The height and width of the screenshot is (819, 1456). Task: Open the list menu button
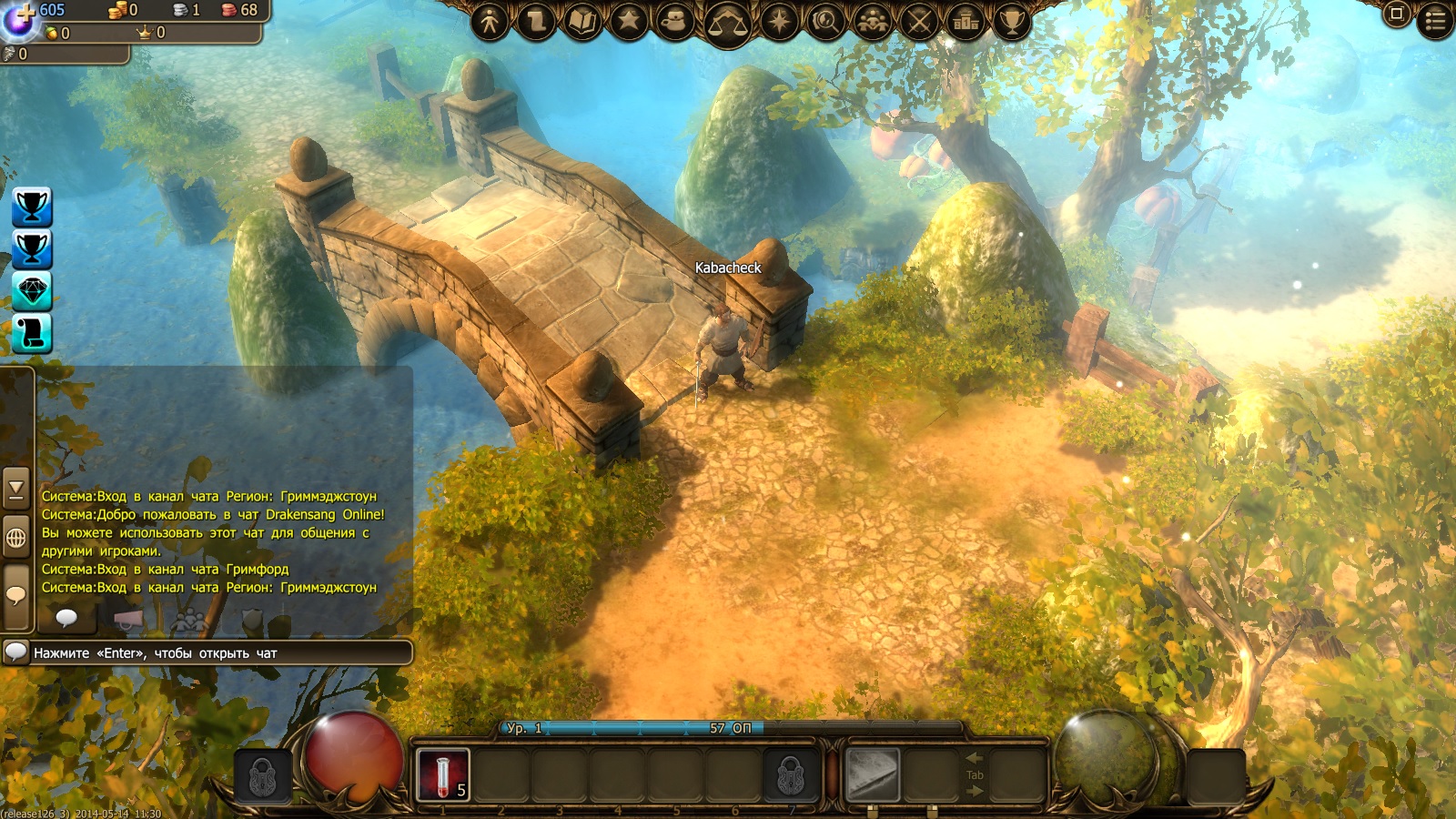point(1436,20)
